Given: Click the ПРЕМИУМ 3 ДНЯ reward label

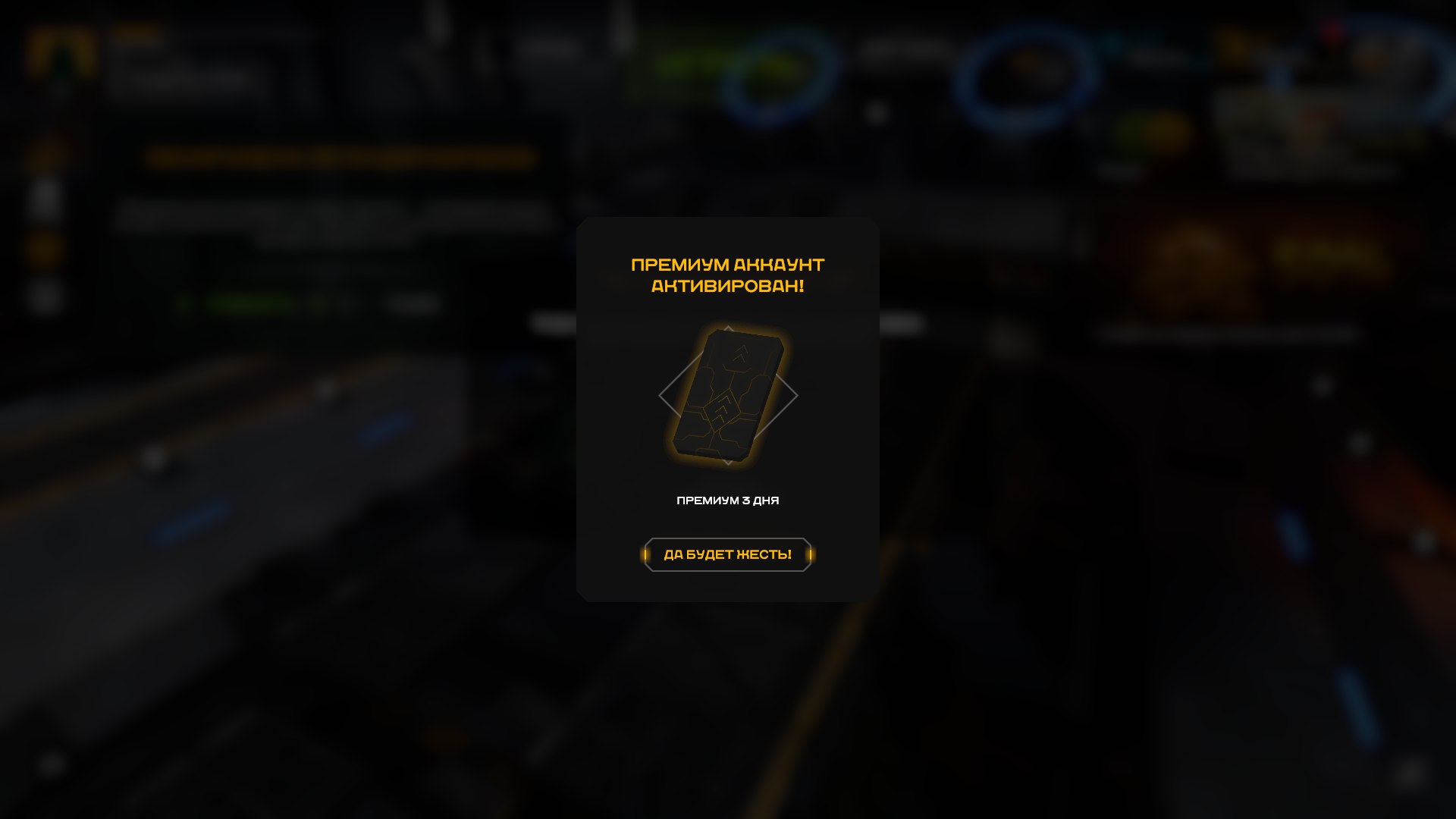Looking at the screenshot, I should [x=727, y=500].
